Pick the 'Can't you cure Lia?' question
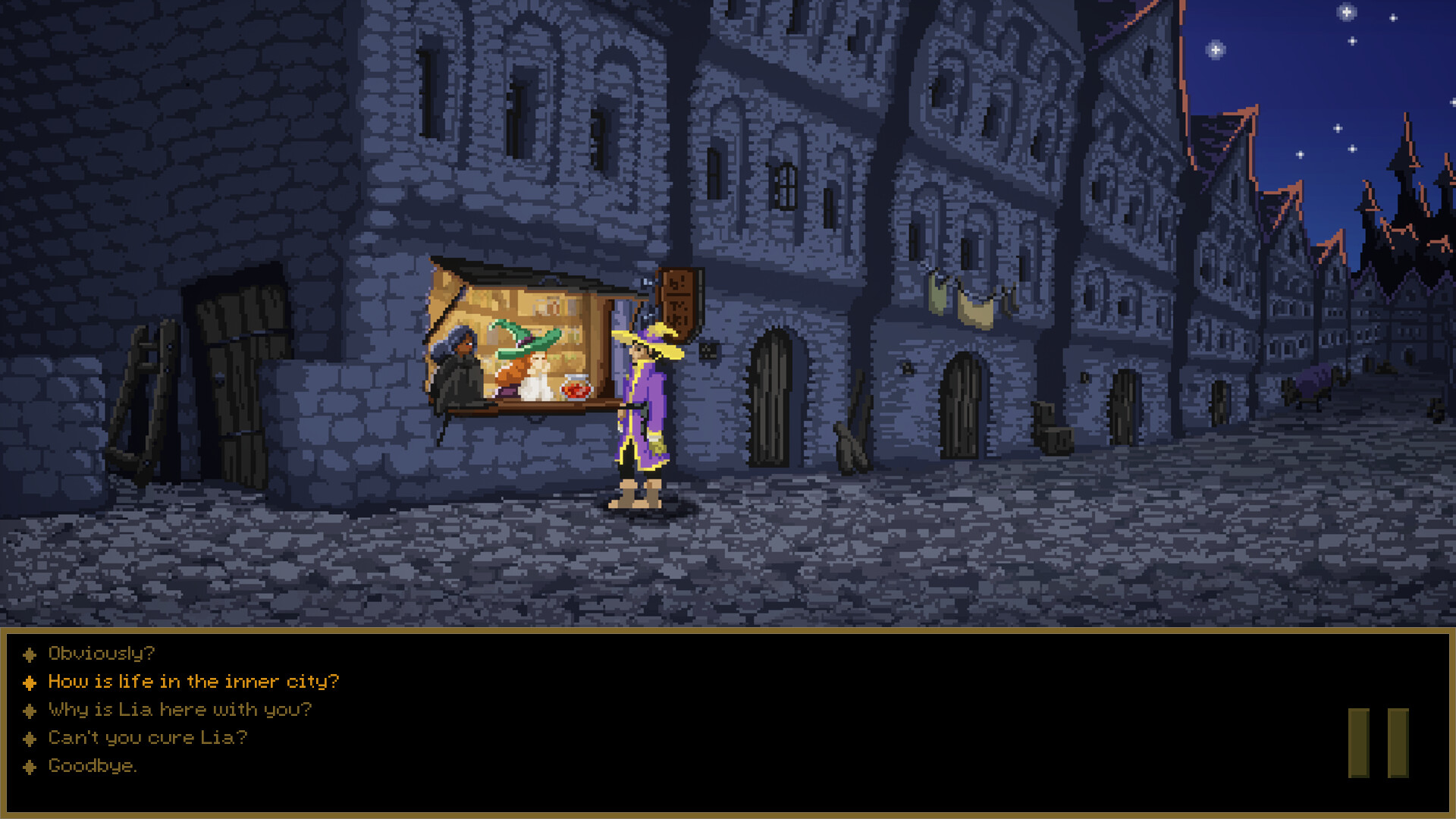Viewport: 1456px width, 819px height. pyautogui.click(x=147, y=738)
